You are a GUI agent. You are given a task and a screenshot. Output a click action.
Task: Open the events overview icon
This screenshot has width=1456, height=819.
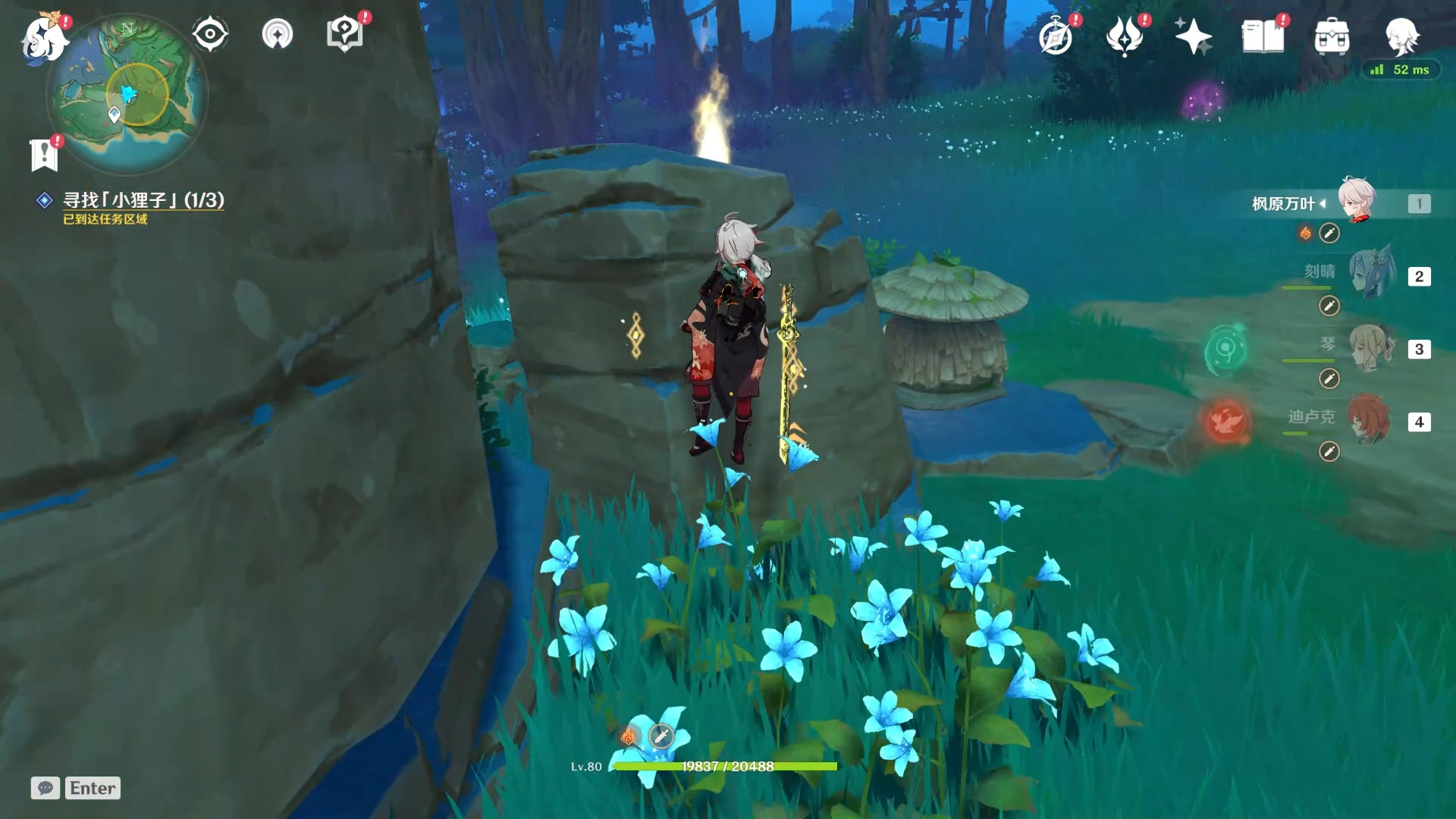(1124, 36)
